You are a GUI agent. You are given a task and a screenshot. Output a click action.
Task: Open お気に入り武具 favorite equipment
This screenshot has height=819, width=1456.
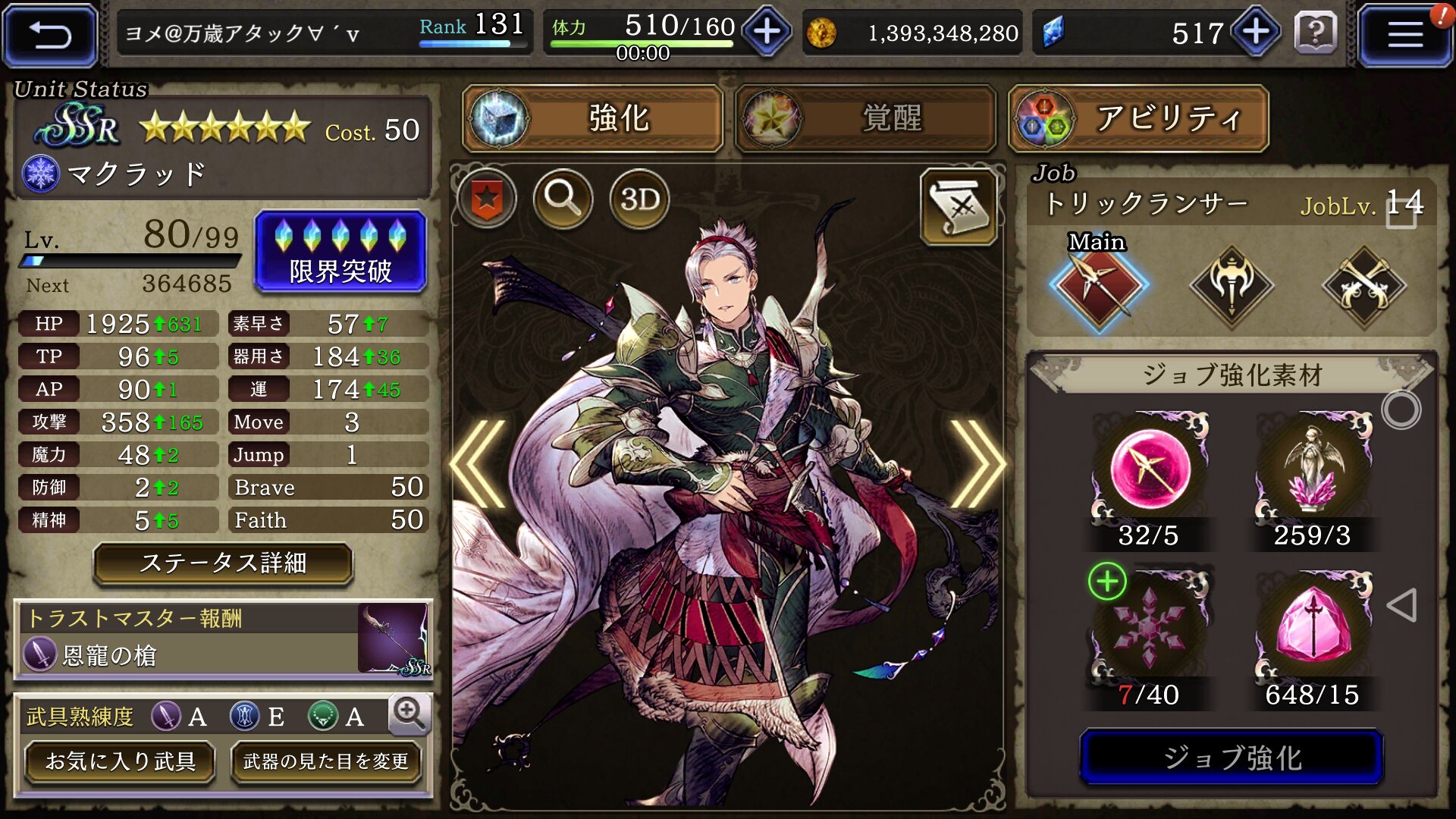coord(120,761)
